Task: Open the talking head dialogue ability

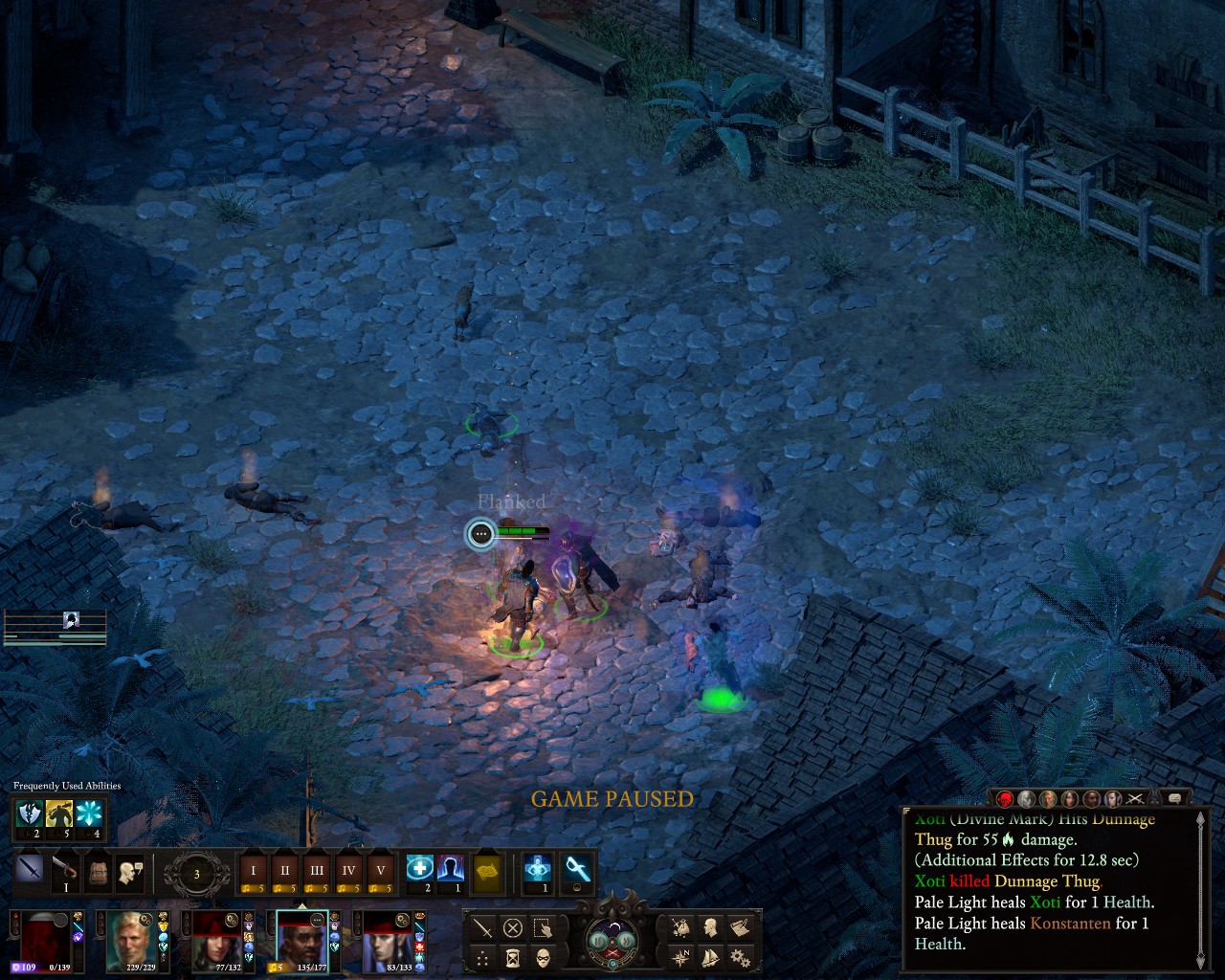Action: click(x=129, y=872)
